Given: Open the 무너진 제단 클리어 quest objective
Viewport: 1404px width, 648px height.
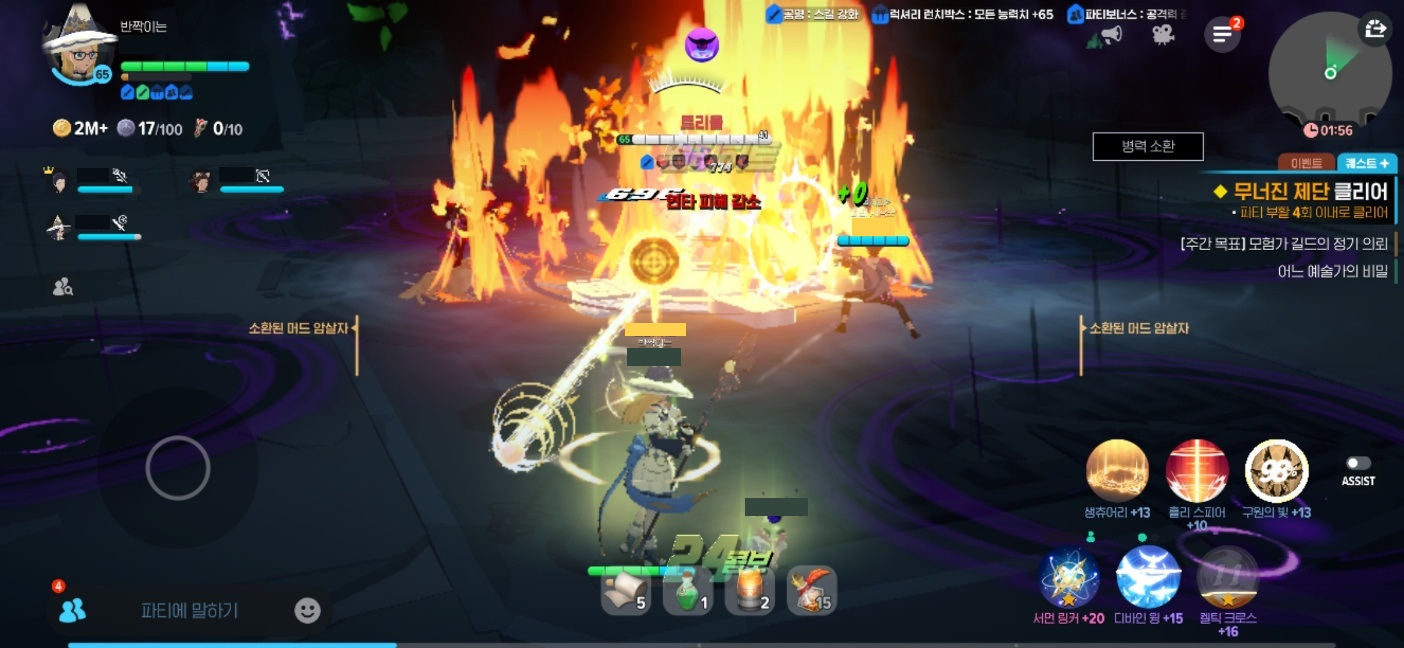Looking at the screenshot, I should point(1300,191).
